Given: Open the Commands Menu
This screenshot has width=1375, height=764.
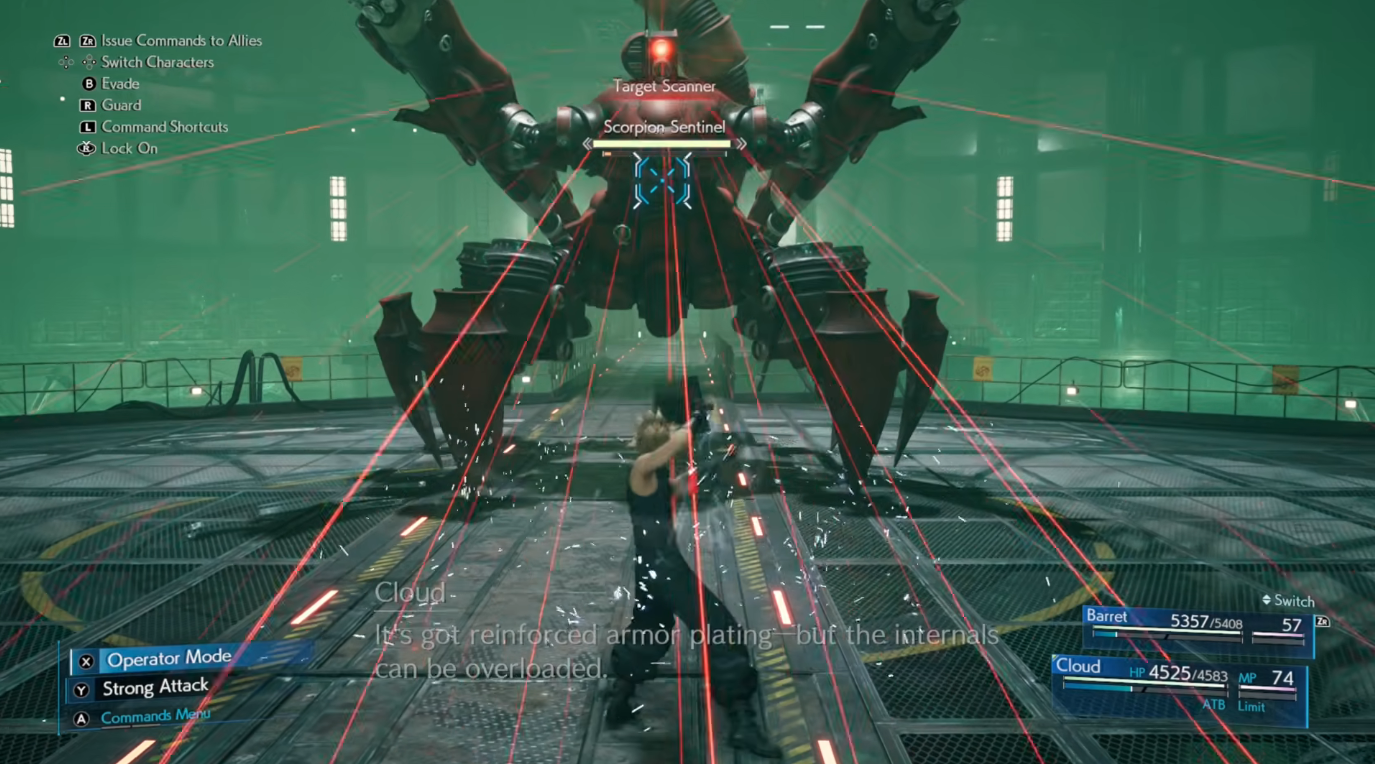Looking at the screenshot, I should point(155,716).
